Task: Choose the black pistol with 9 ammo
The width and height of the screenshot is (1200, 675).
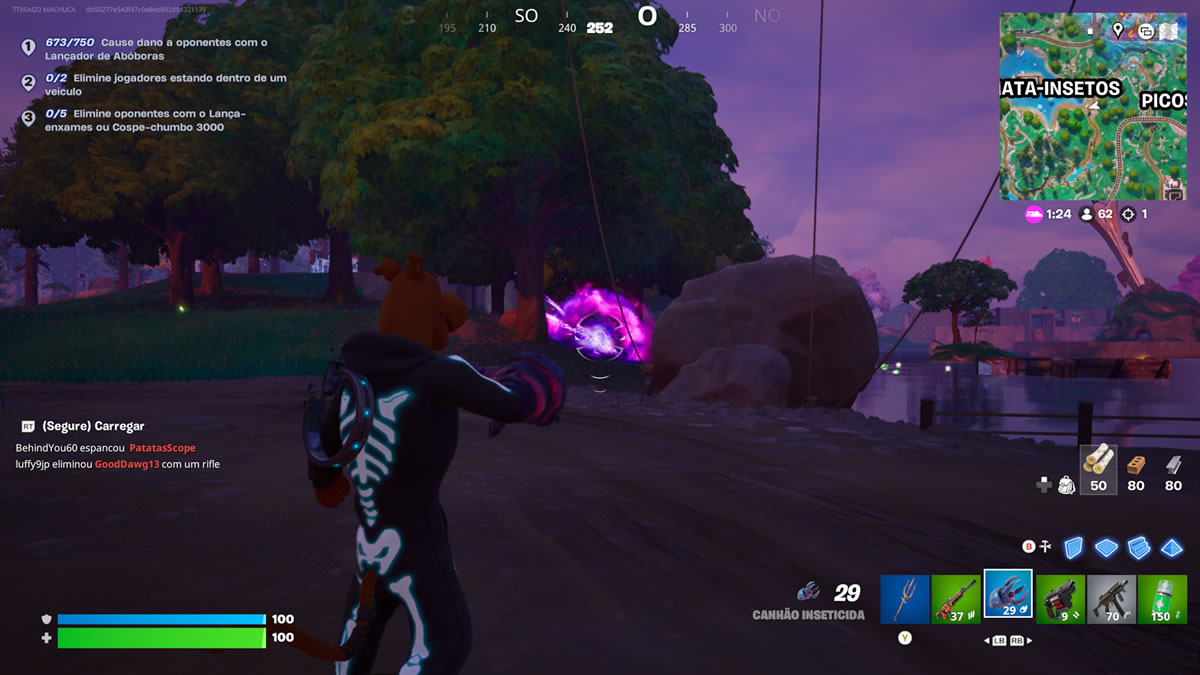Action: pyautogui.click(x=1060, y=599)
